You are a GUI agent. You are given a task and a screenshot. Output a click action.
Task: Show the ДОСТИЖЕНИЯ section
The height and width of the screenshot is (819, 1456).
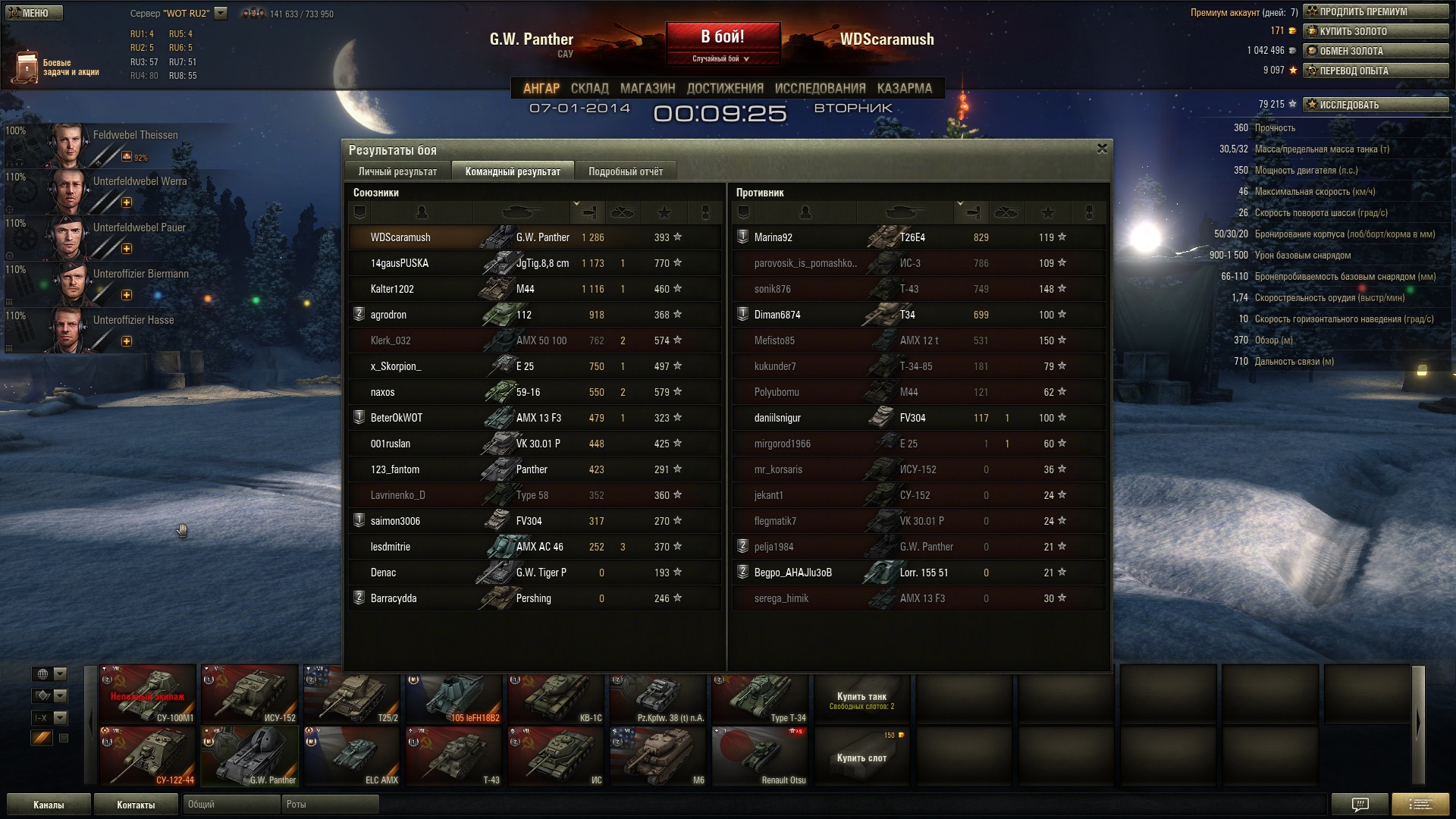(x=724, y=88)
